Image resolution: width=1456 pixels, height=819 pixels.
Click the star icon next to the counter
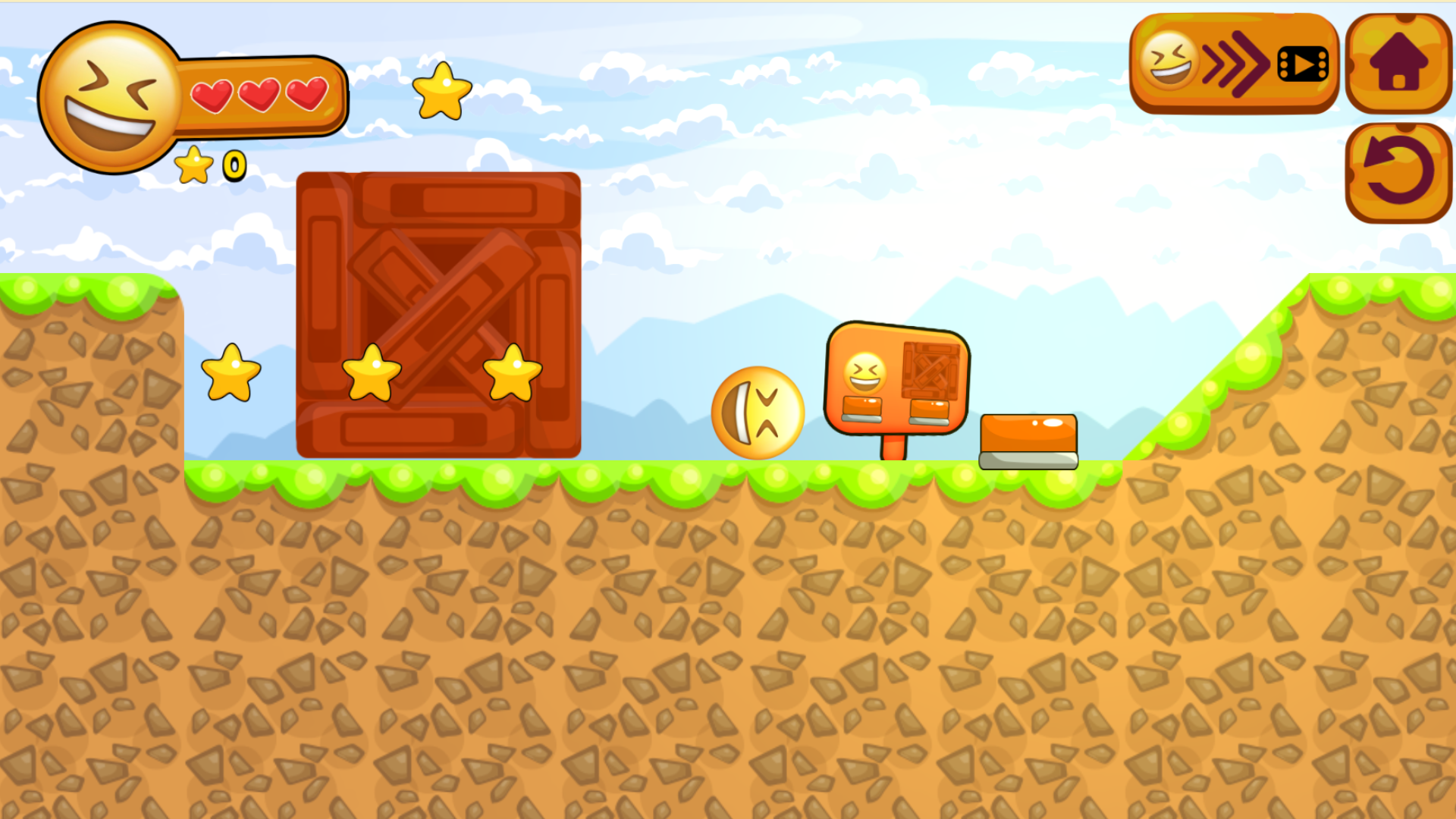pos(195,165)
